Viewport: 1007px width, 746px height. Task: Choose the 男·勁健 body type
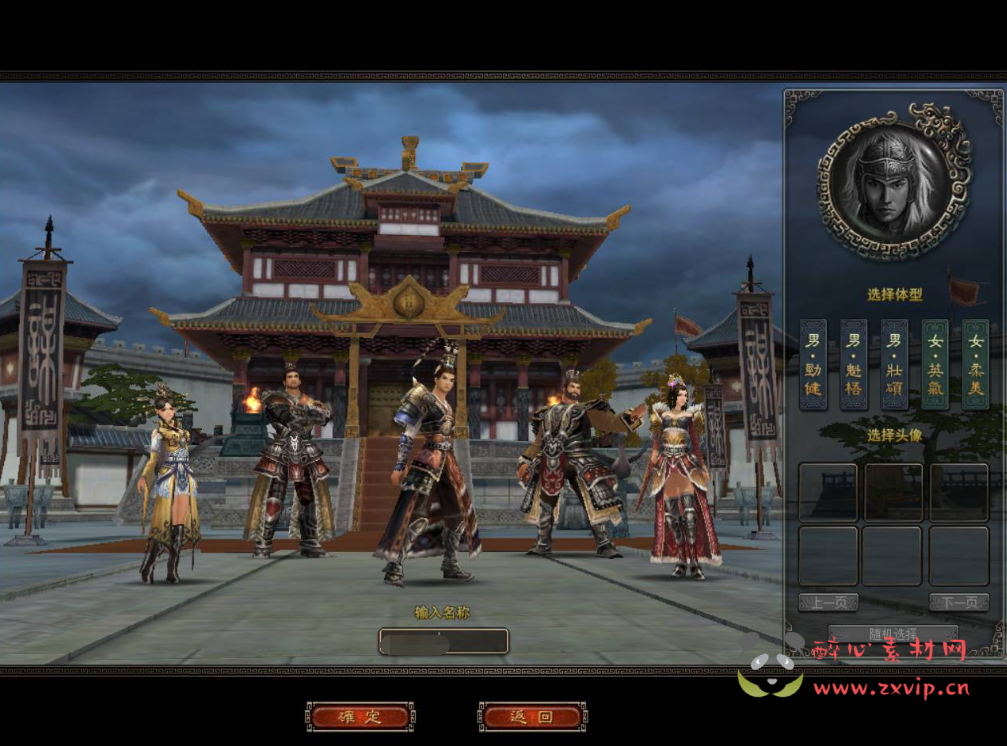coord(813,364)
